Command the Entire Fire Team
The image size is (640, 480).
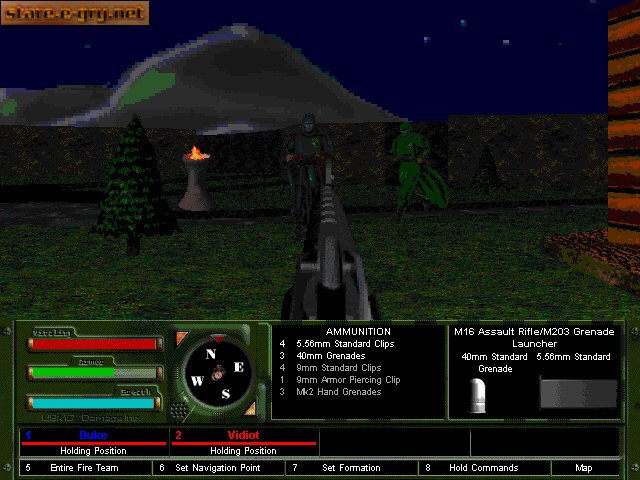[85, 468]
